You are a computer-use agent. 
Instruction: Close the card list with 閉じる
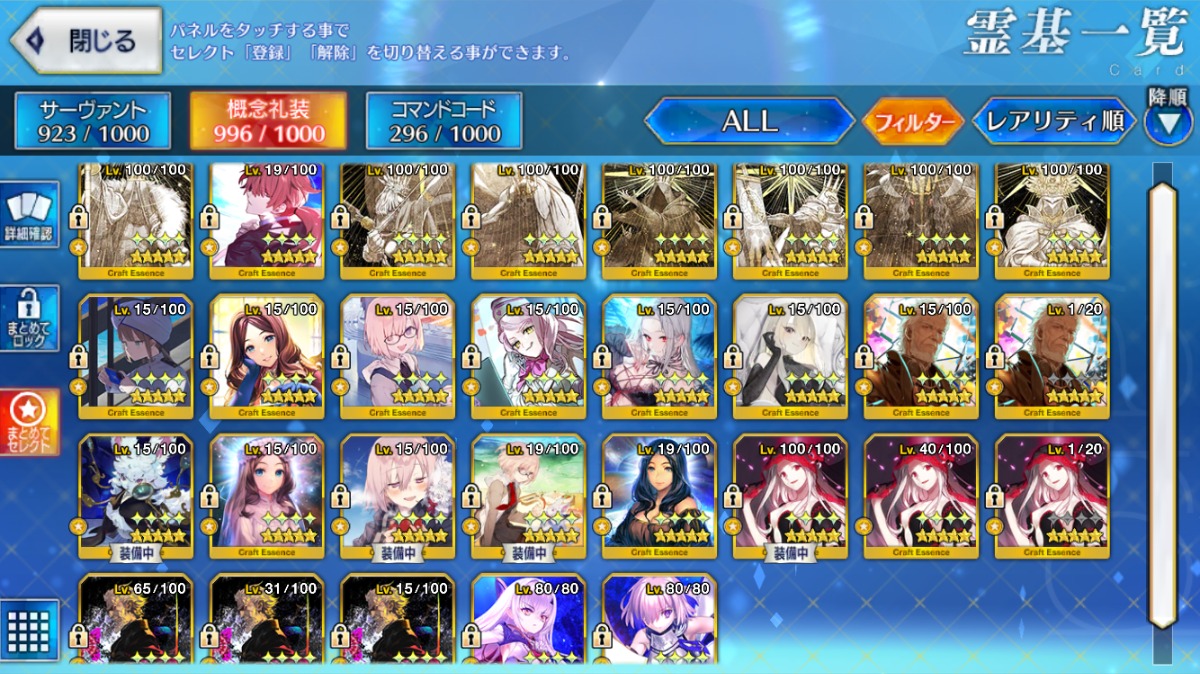pyautogui.click(x=86, y=41)
